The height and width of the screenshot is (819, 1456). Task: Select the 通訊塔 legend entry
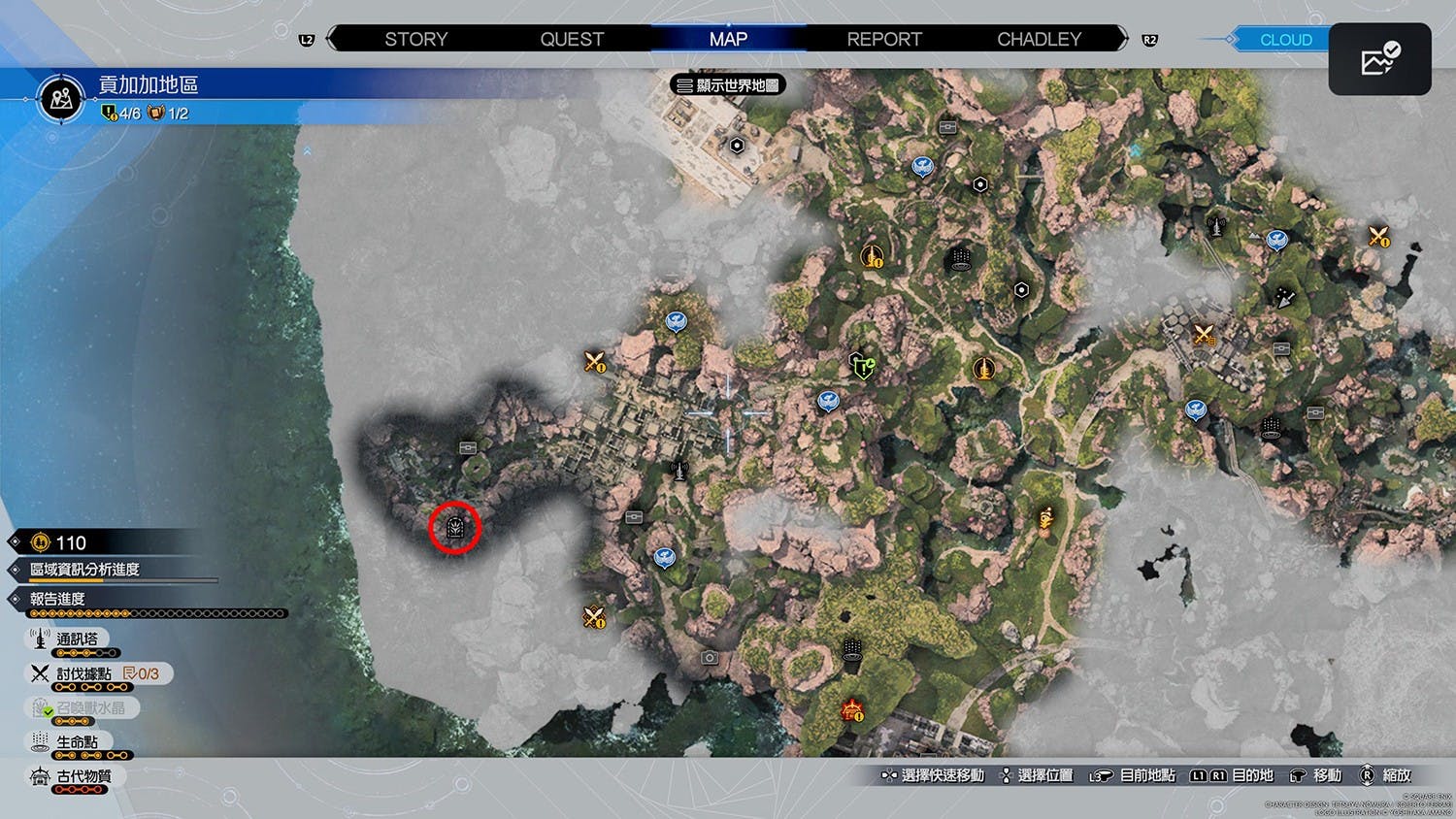[76, 639]
